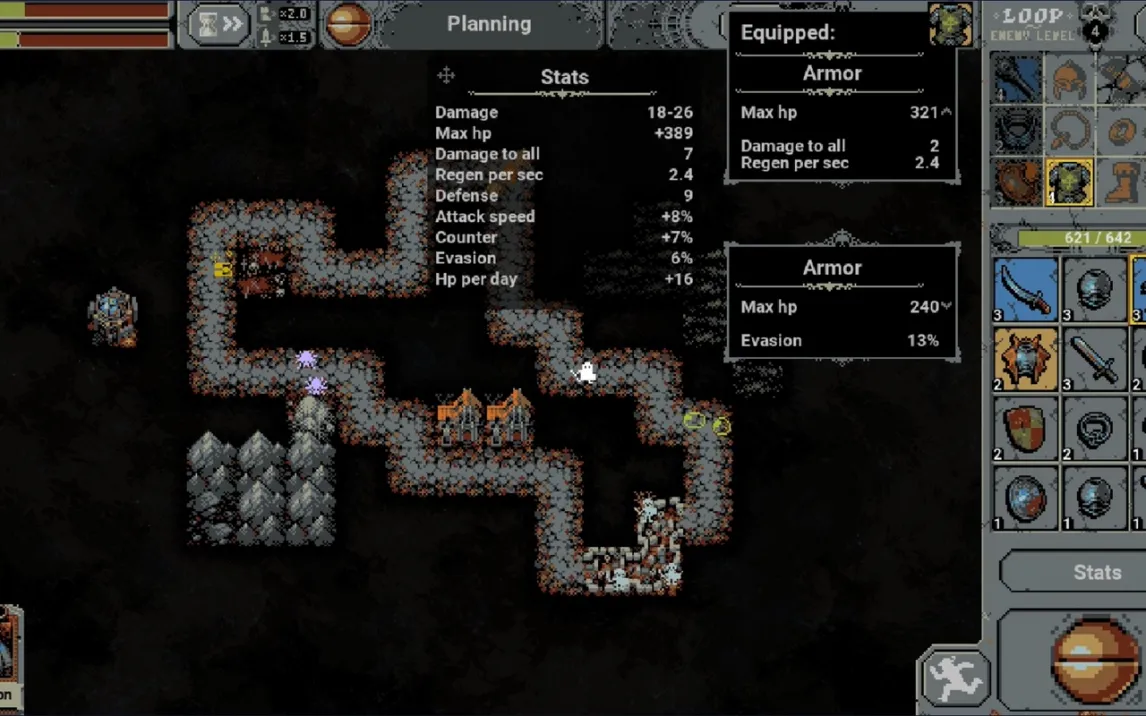
Task: Pick the curved scimitar in inventory
Action: pyautogui.click(x=1026, y=289)
